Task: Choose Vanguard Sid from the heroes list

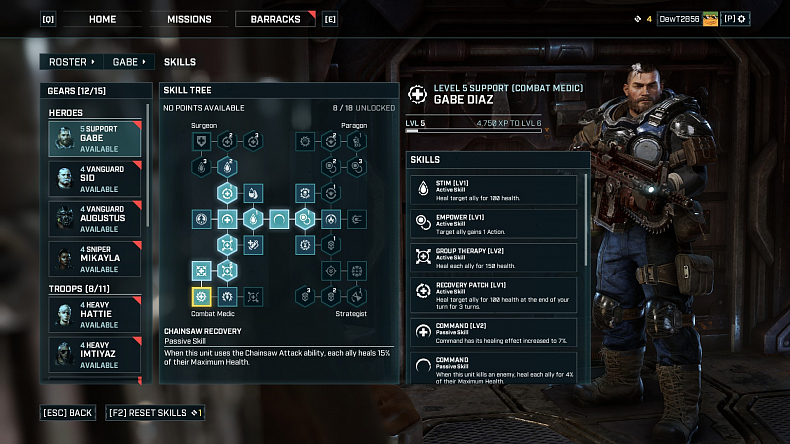Action: (x=97, y=179)
